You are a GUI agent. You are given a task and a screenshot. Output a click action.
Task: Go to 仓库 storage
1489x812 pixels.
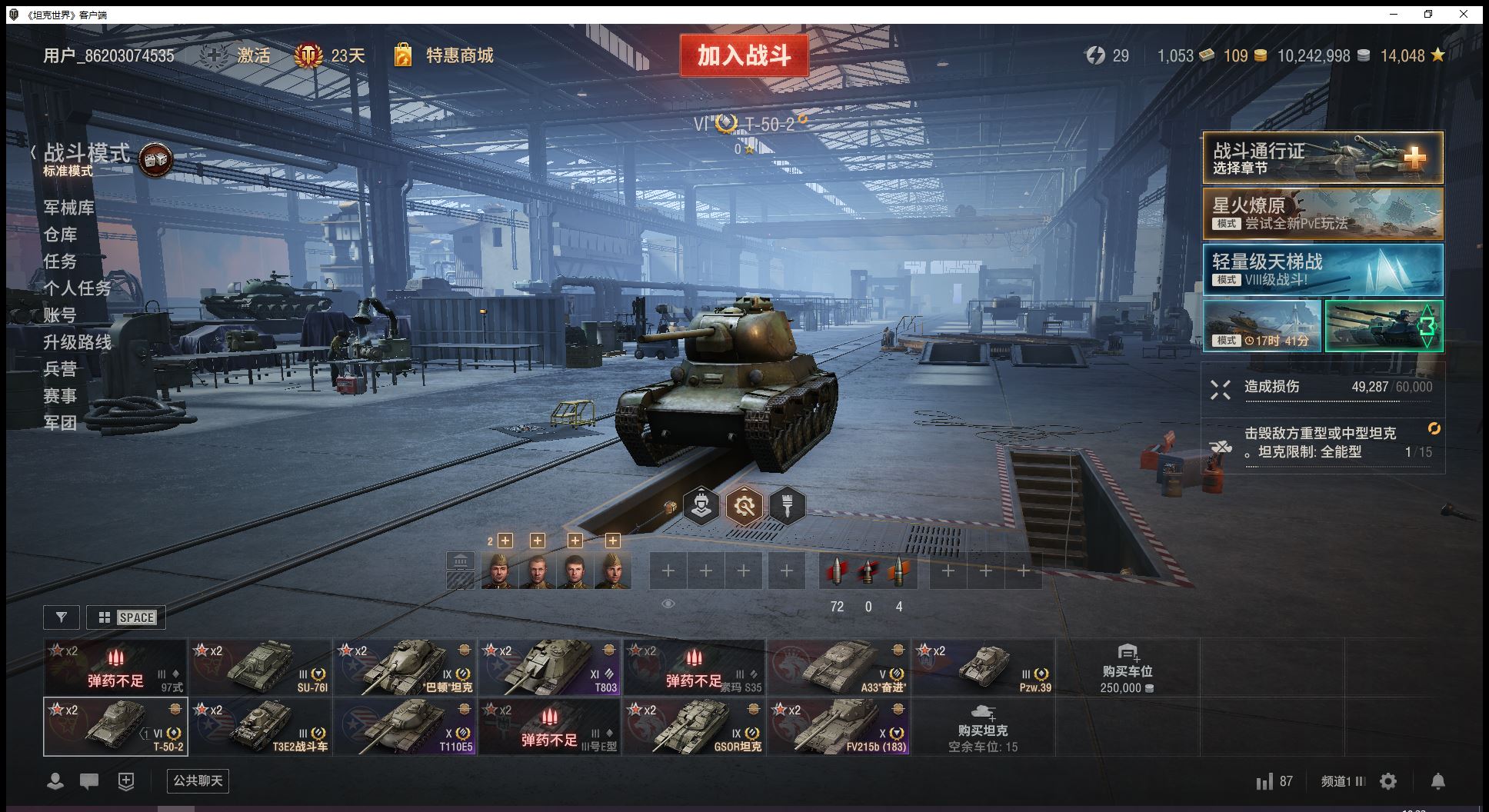click(61, 235)
